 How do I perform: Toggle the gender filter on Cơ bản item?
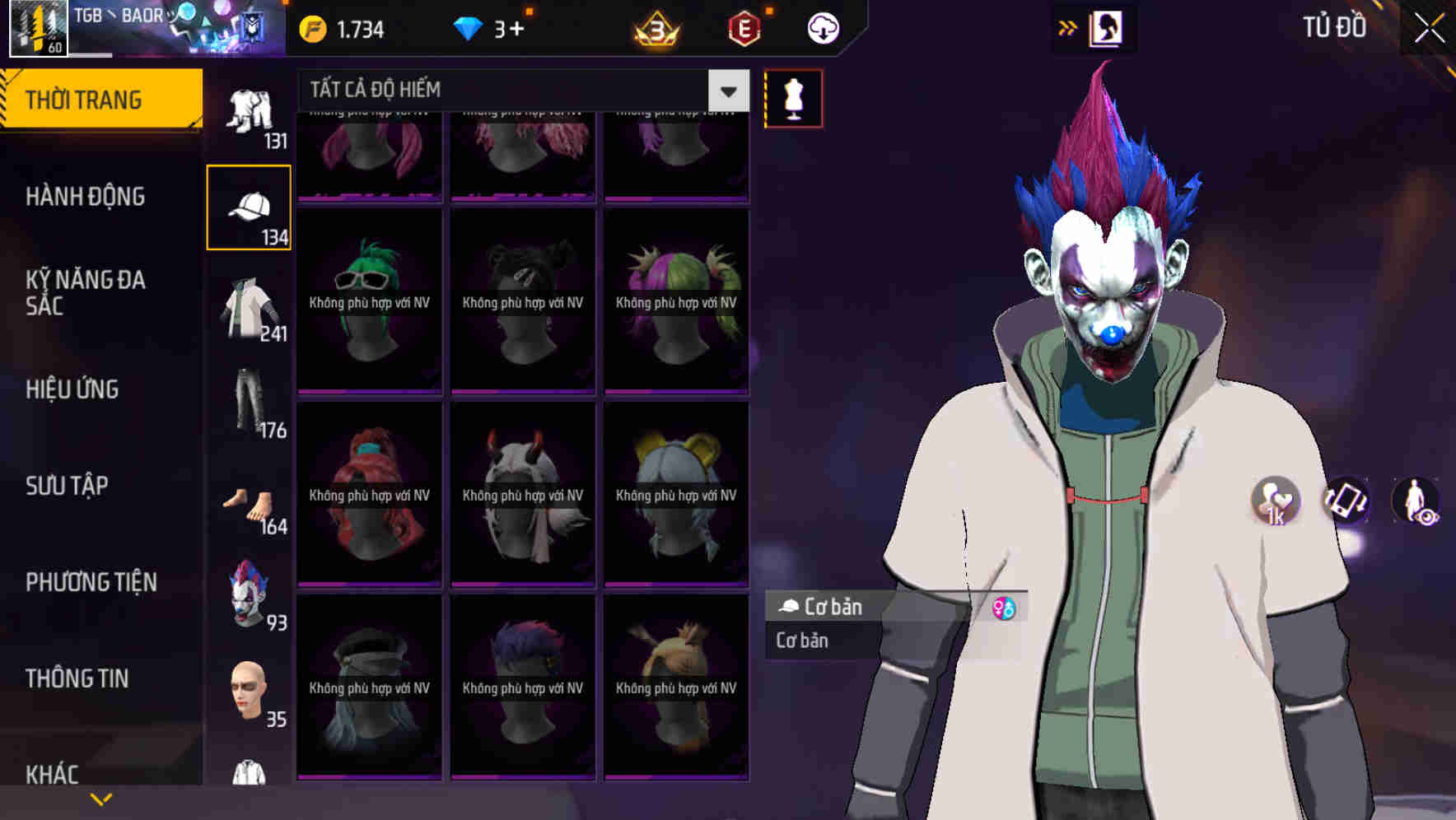pos(1003,608)
